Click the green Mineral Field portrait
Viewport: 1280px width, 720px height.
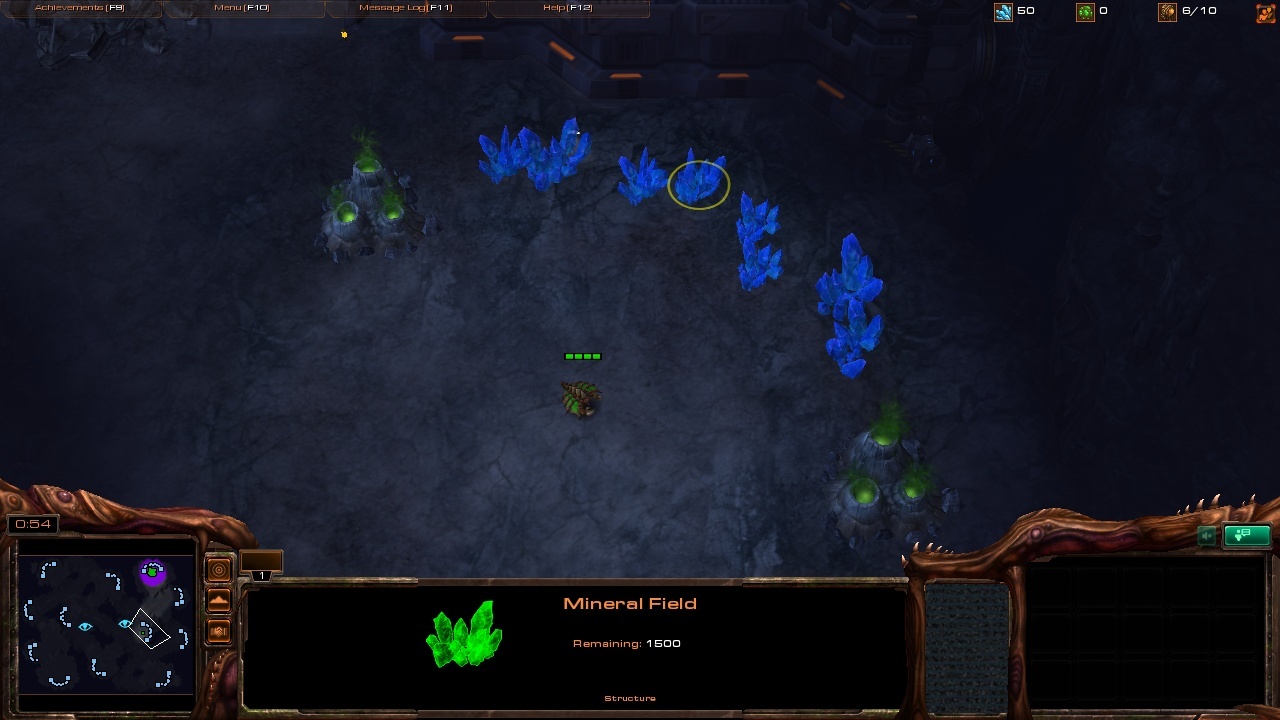coord(464,634)
